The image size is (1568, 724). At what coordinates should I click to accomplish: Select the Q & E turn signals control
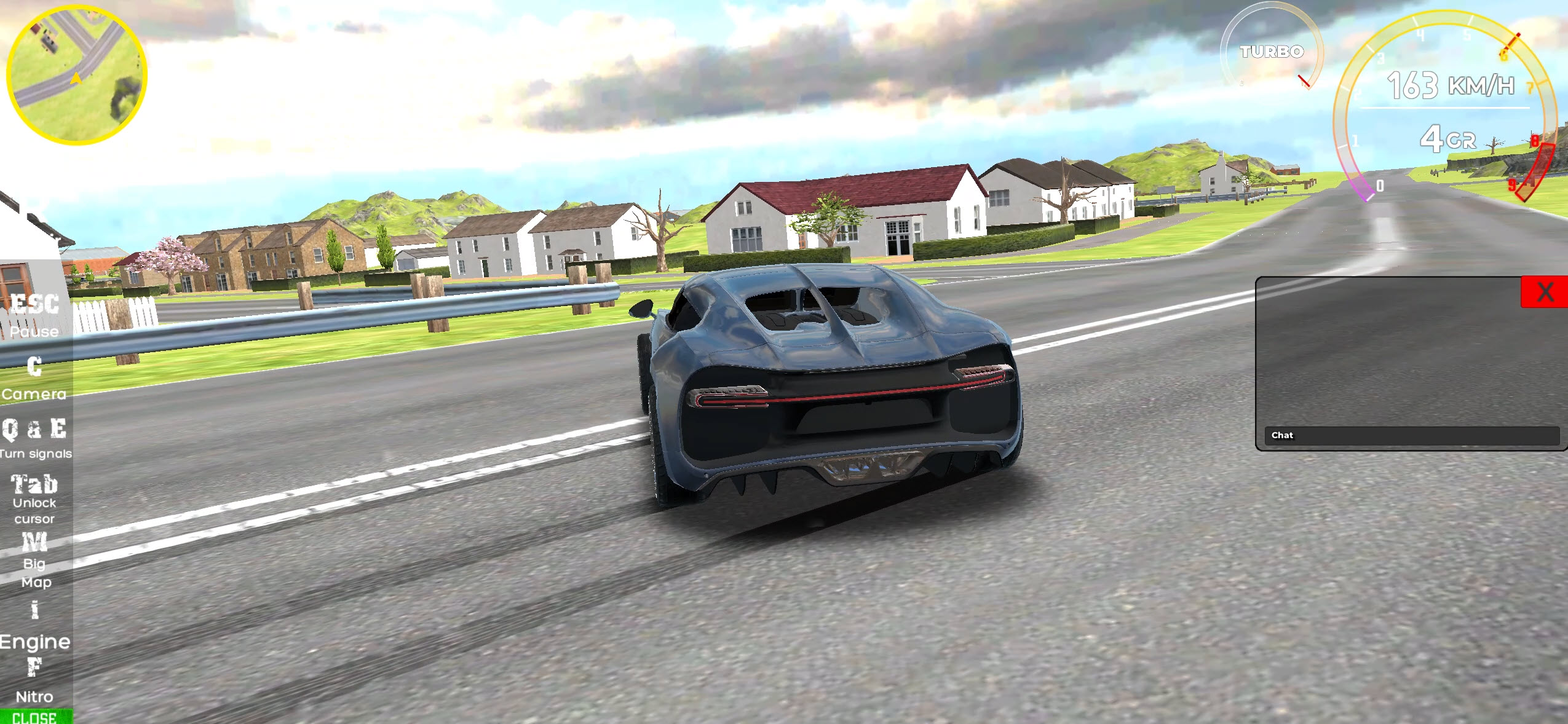(35, 439)
